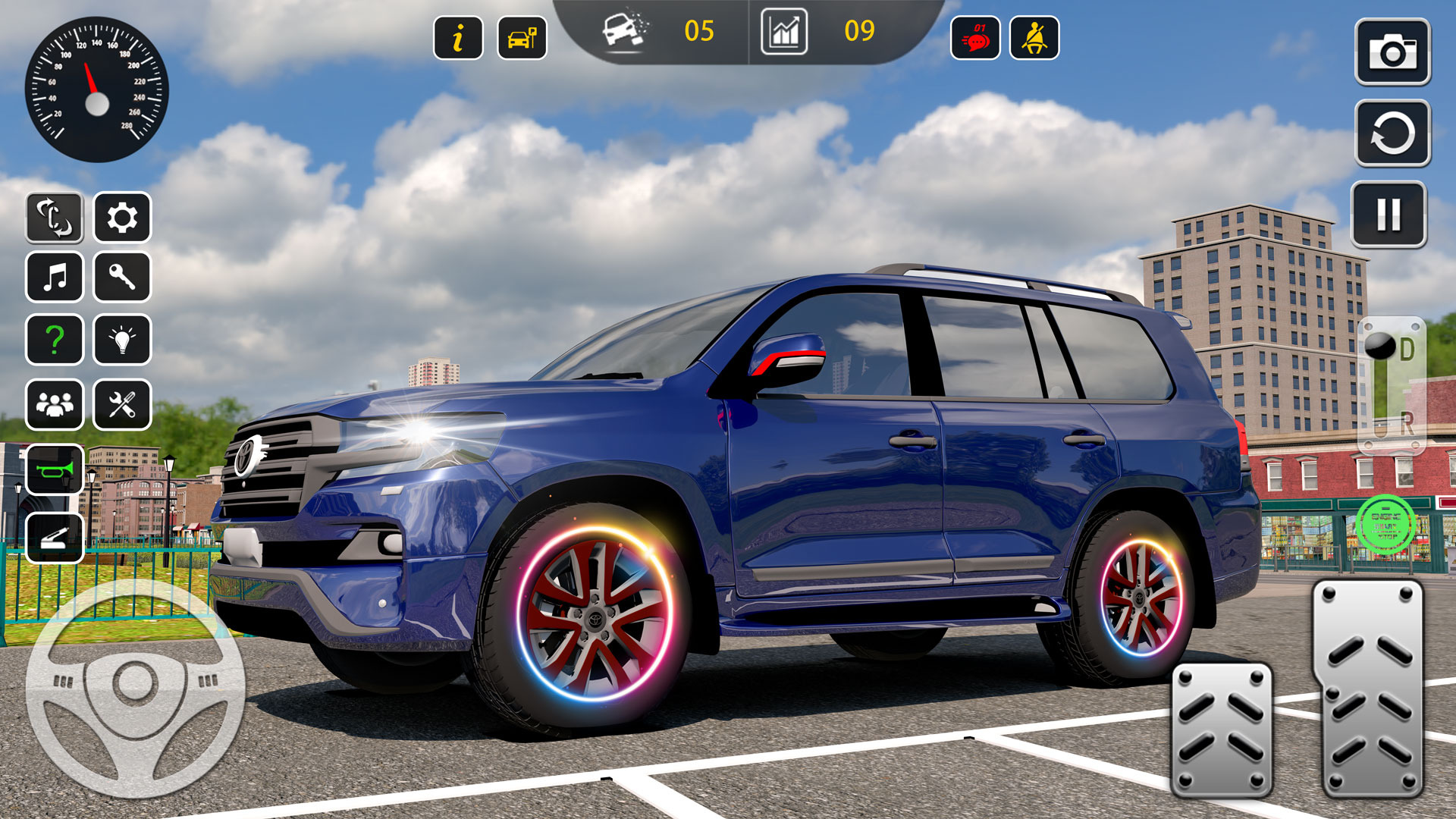Screen dimensions: 1456x819
Task: Open the stats panel showing 09
Action: coord(786,33)
